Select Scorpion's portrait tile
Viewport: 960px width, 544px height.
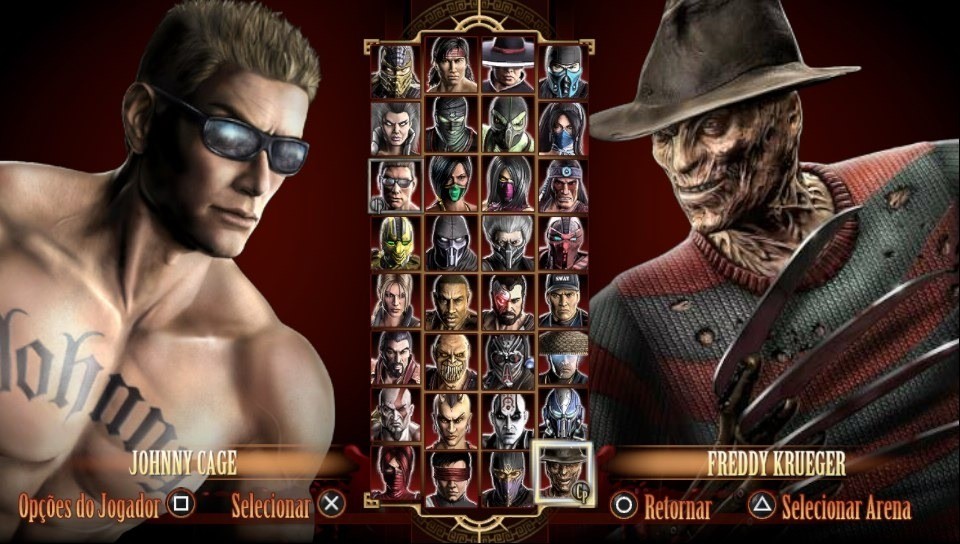coord(396,70)
